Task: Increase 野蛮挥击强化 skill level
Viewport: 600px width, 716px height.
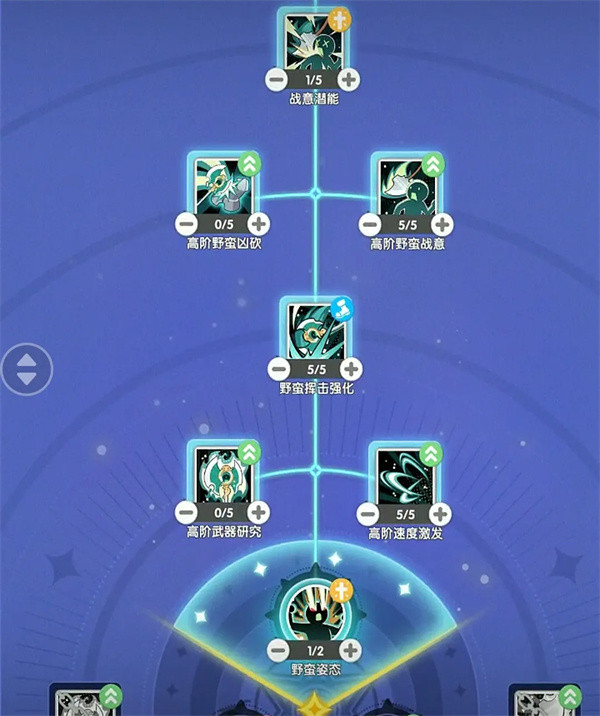Action: point(352,368)
